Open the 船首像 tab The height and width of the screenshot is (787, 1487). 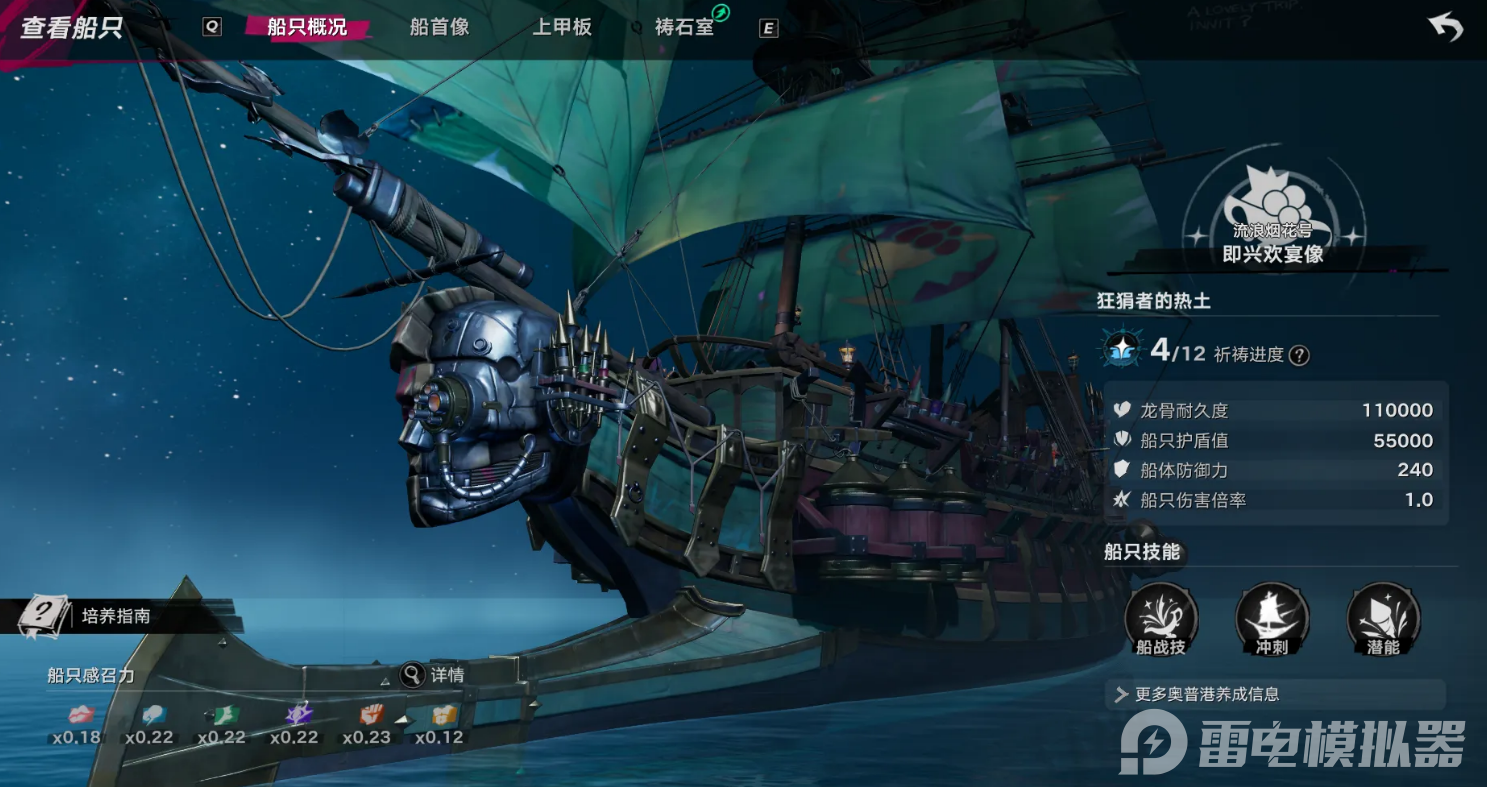point(439,27)
